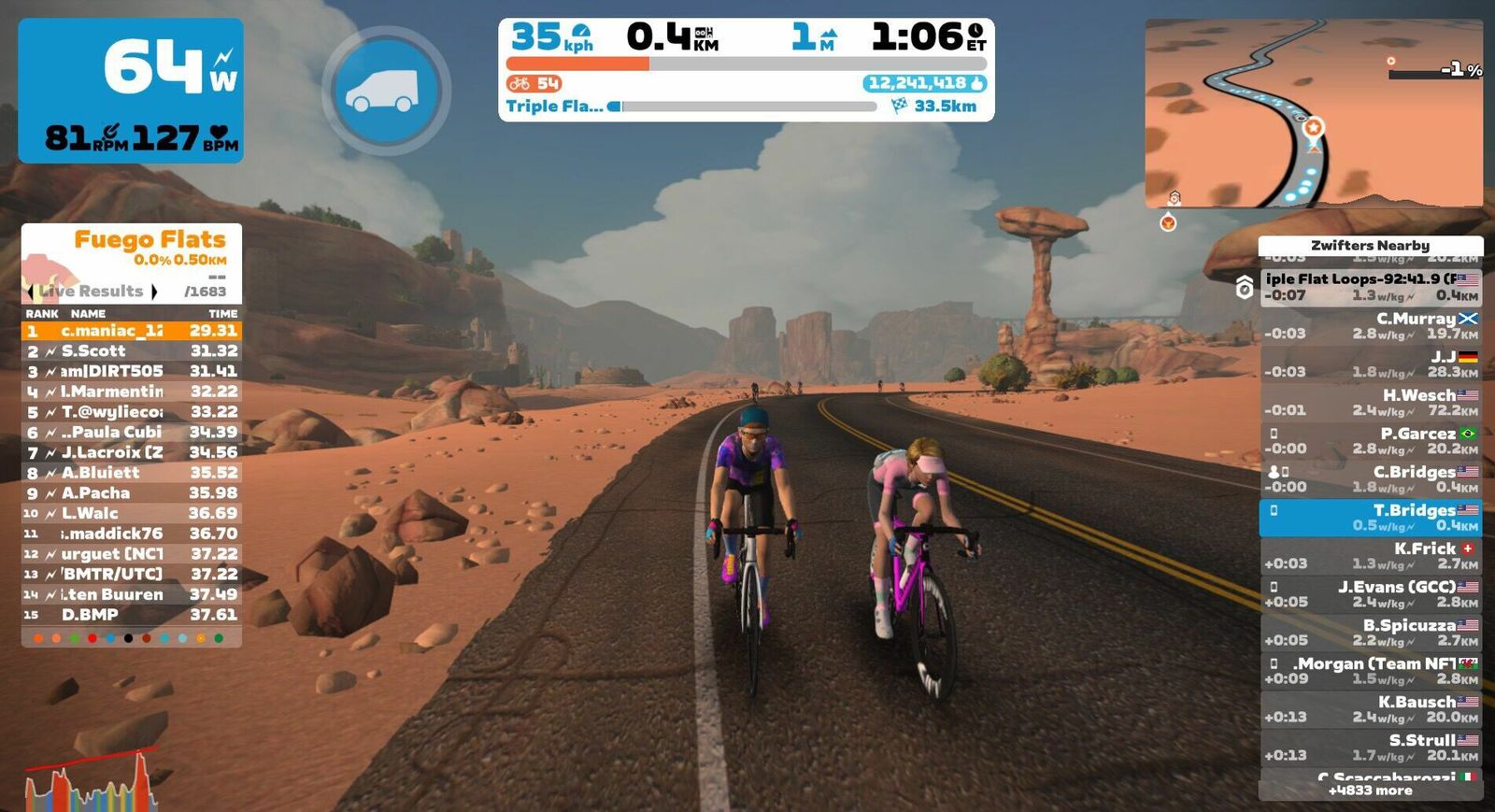Choose A.Bluiett leaderboard entry
Viewport: 1495px width, 812px height.
point(131,473)
